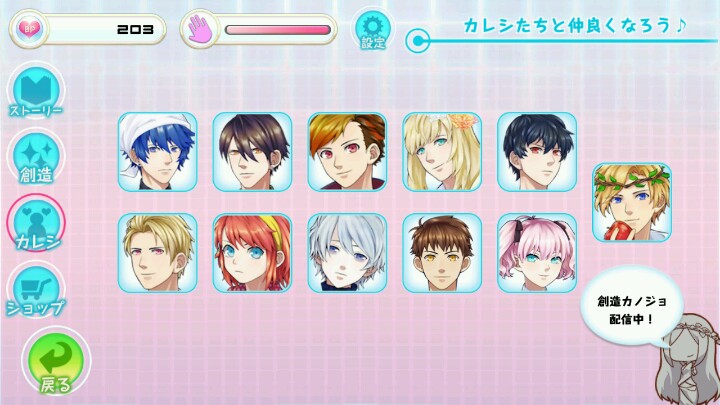This screenshot has width=720, height=405.
Task: Pick the long blonde-haired character with flower
Action: click(x=442, y=152)
